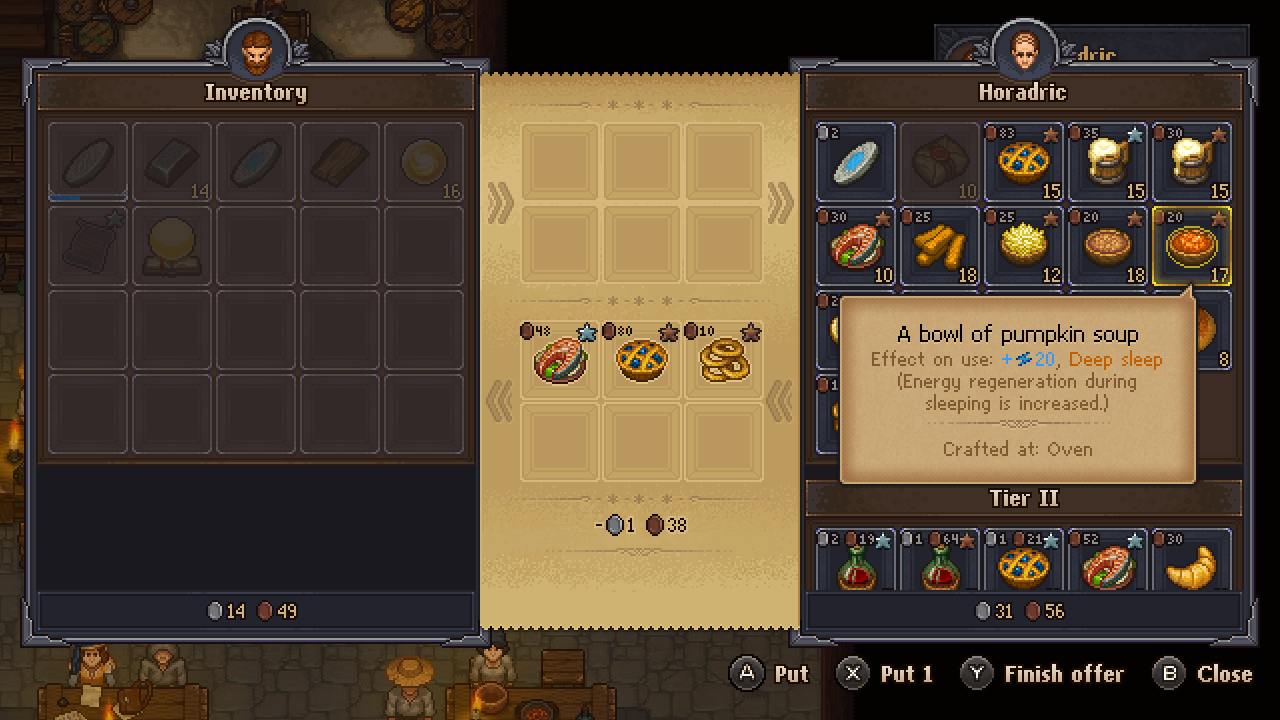Select the stack of 16 golden orbs in Inventory
The width and height of the screenshot is (1280, 720).
click(x=423, y=163)
